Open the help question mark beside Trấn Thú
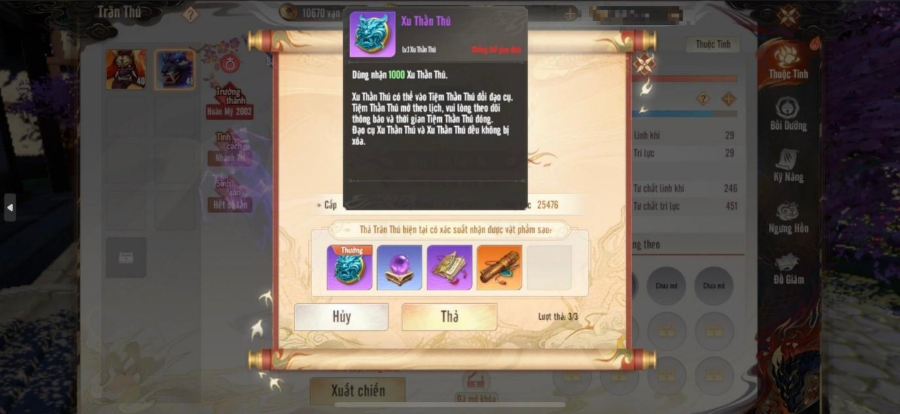Viewport: 900px width, 414px height. coord(190,14)
